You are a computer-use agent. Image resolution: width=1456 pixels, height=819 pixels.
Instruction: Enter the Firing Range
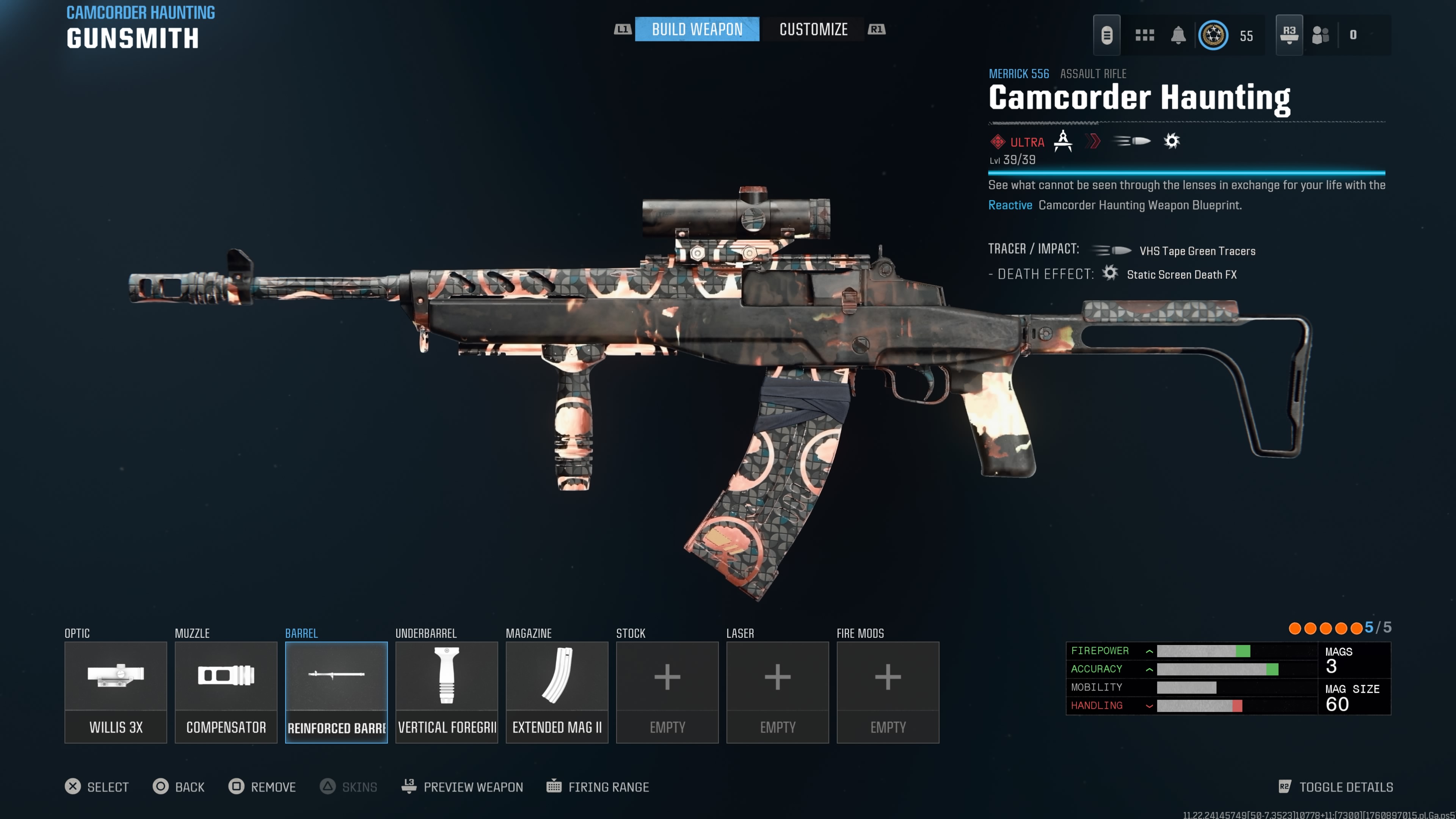coord(598,787)
